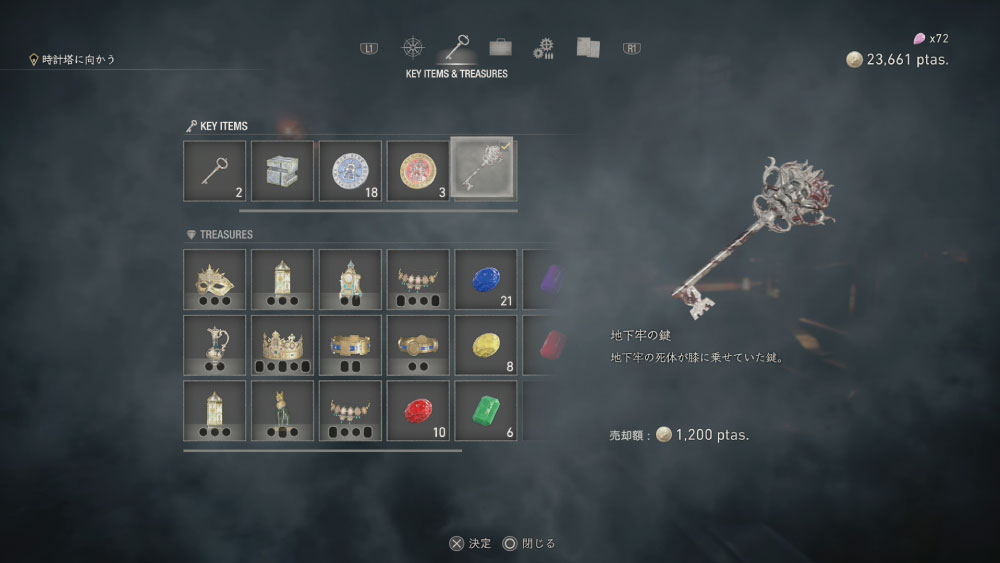Select the small key slot with quantity 2
Image resolution: width=1000 pixels, height=563 pixels.
coord(214,170)
